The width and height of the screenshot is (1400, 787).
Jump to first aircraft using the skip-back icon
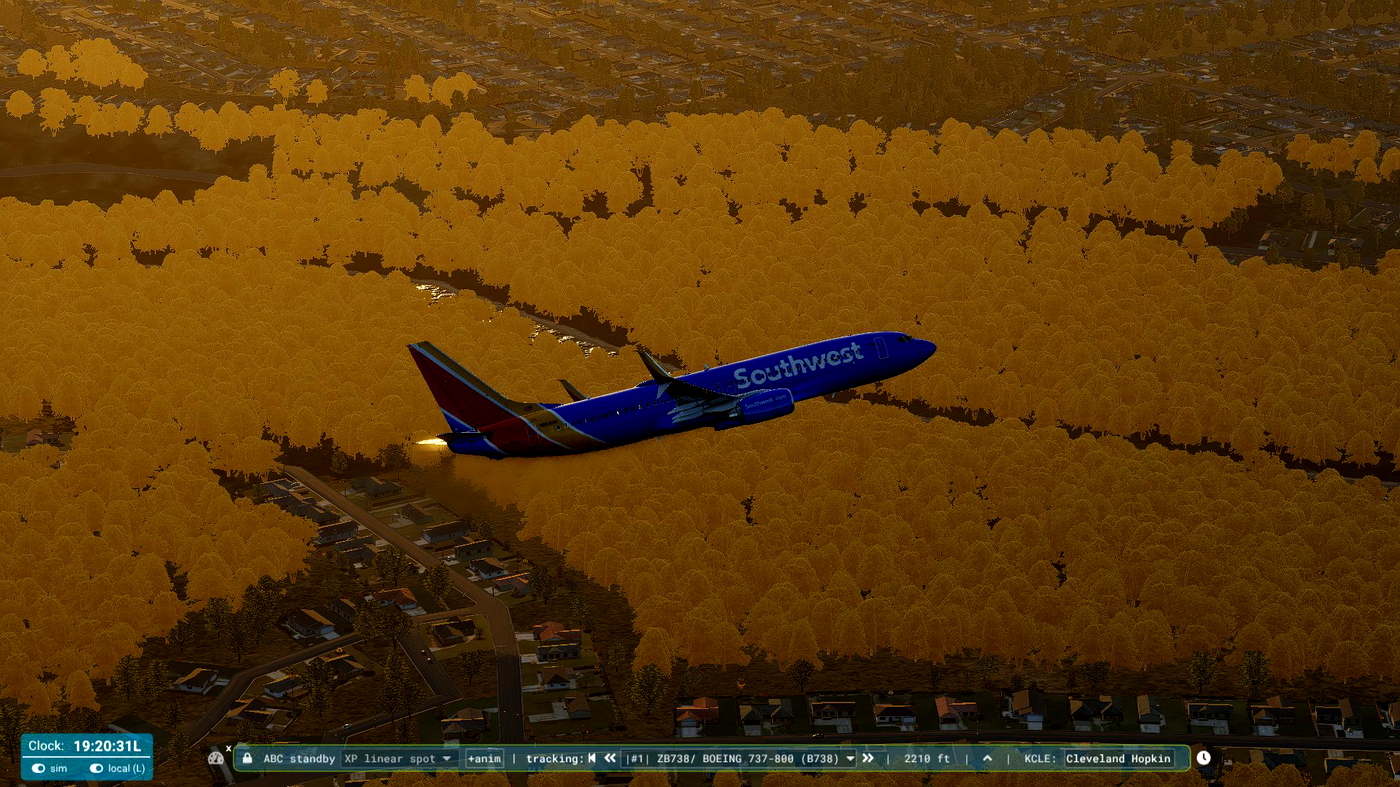(592, 758)
